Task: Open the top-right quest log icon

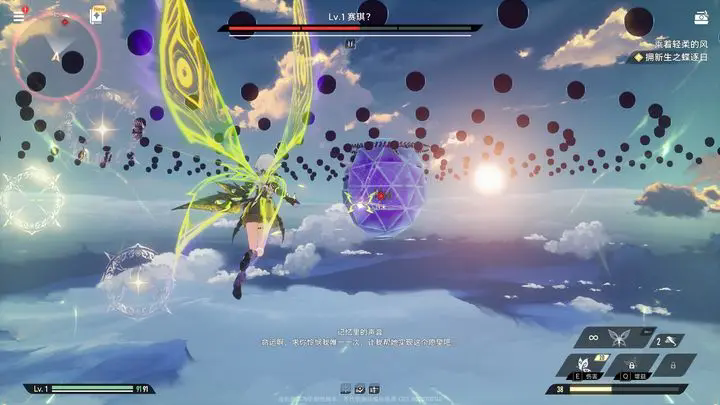Action: coord(701,17)
